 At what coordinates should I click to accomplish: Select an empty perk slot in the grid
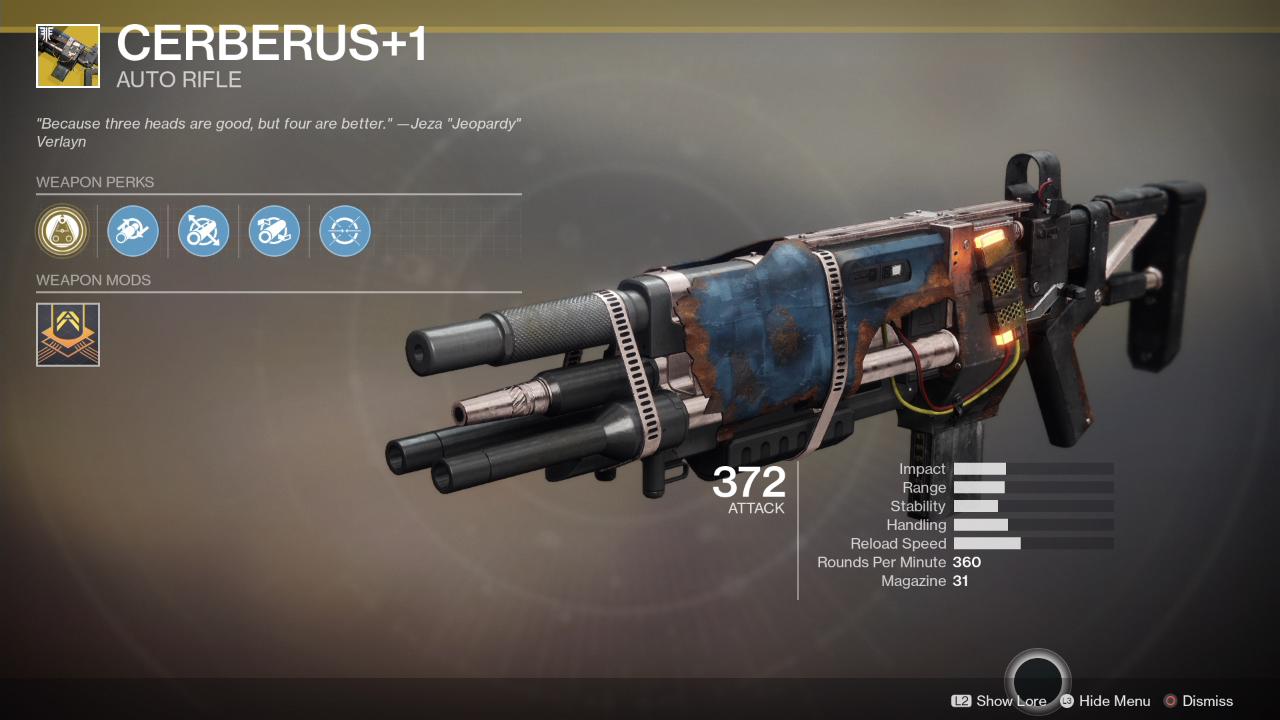click(414, 231)
